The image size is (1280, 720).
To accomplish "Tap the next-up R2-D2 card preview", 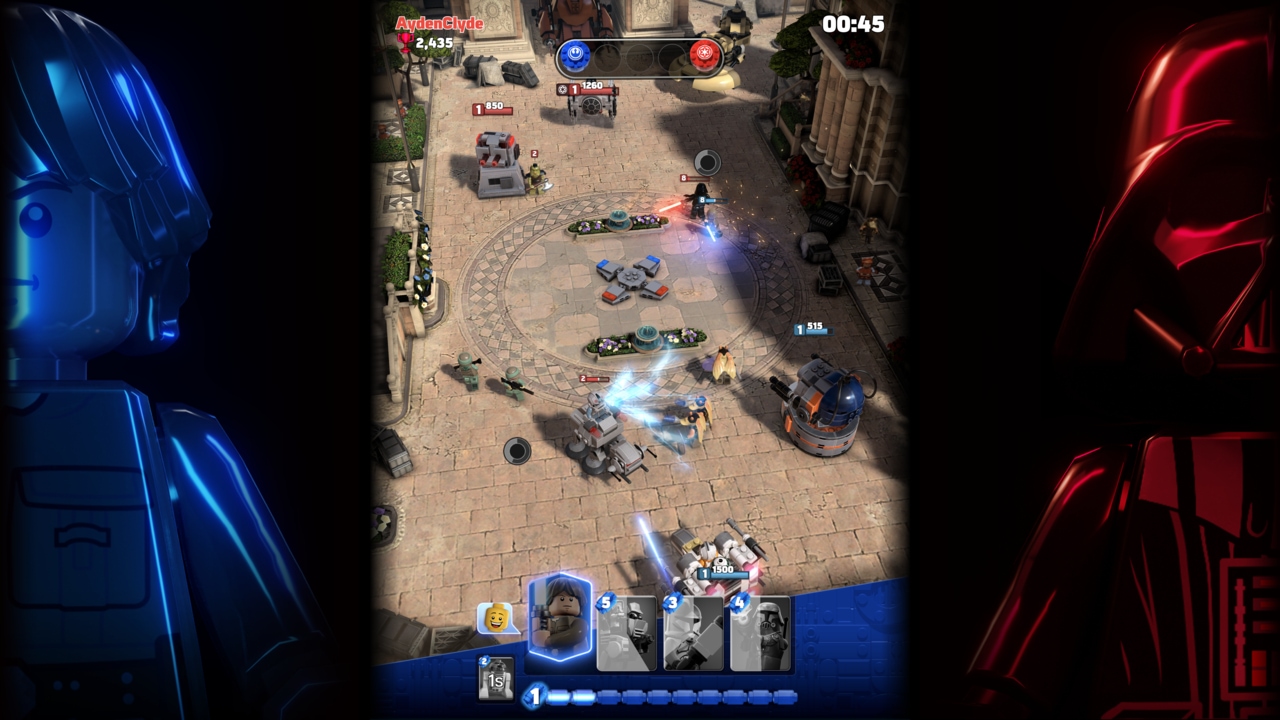I will click(x=496, y=679).
